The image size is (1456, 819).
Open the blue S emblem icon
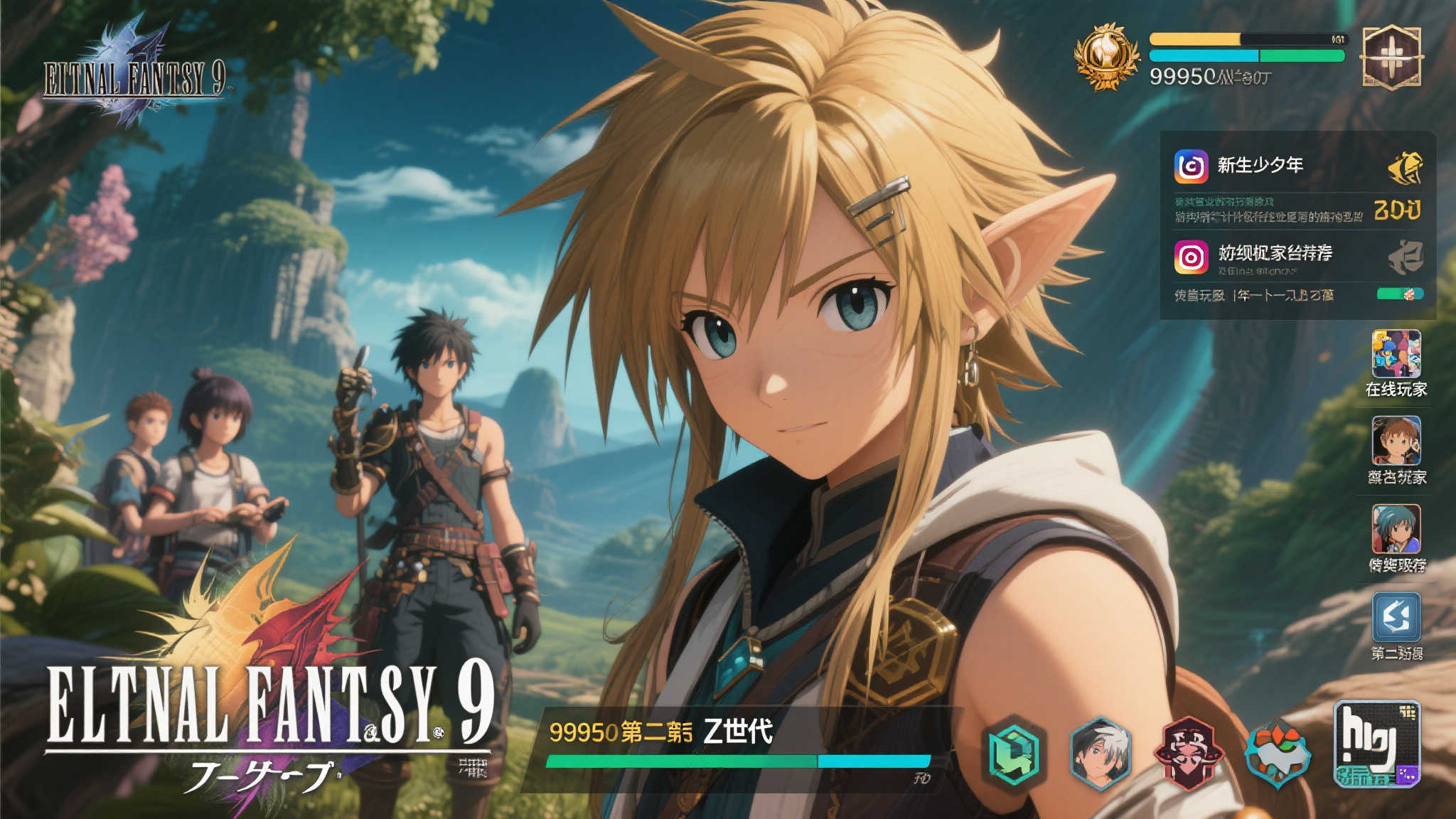1396,617
